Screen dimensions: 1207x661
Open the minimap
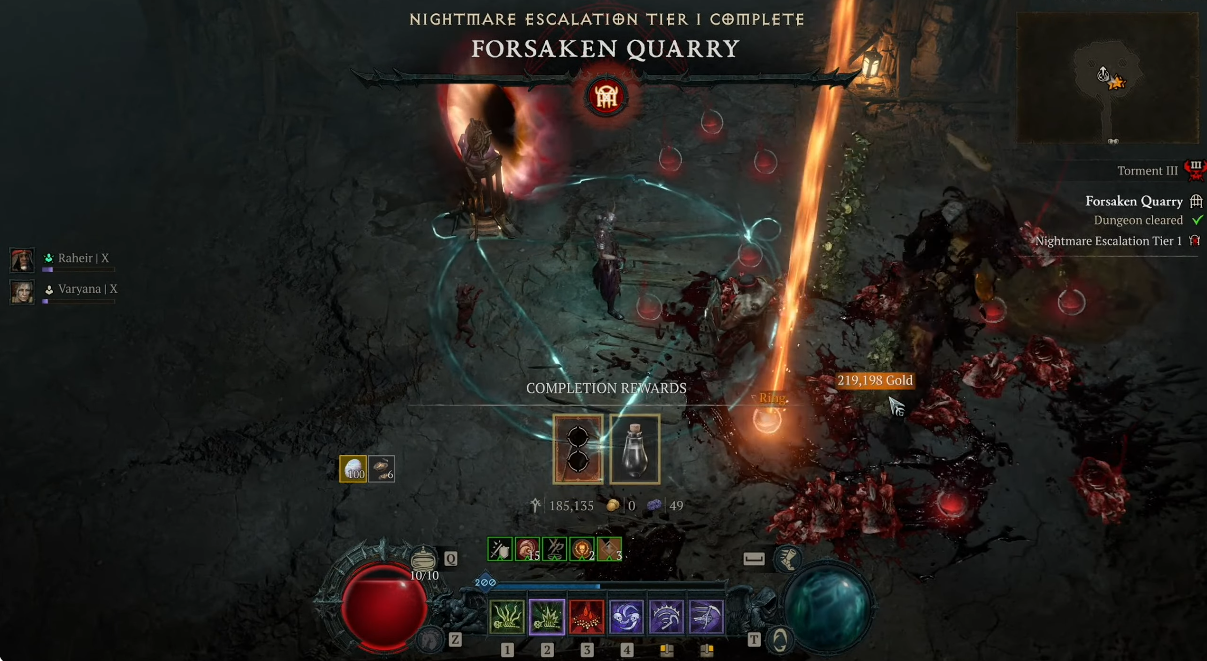pyautogui.click(x=1107, y=78)
